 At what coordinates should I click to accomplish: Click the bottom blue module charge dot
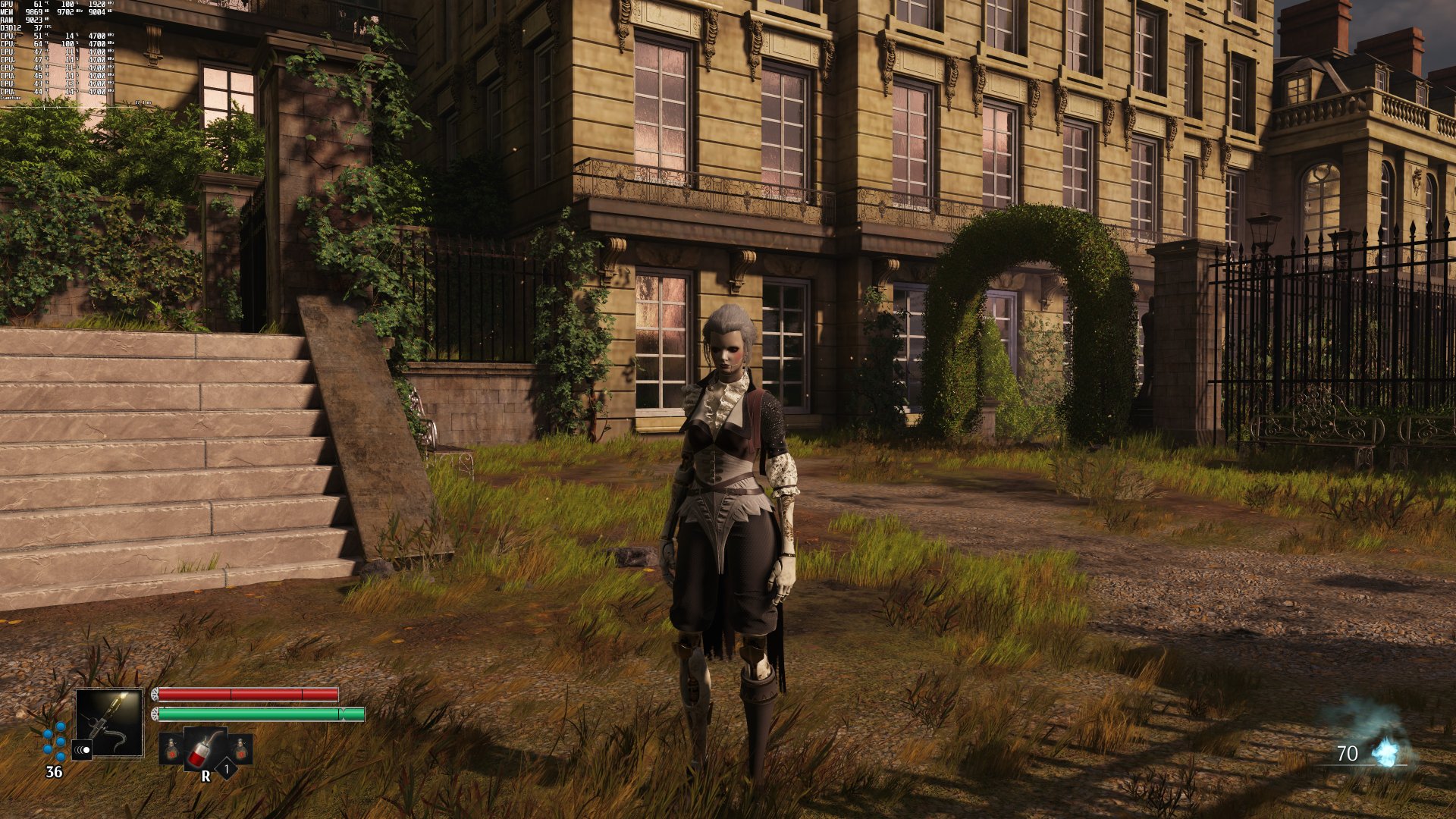pos(60,758)
